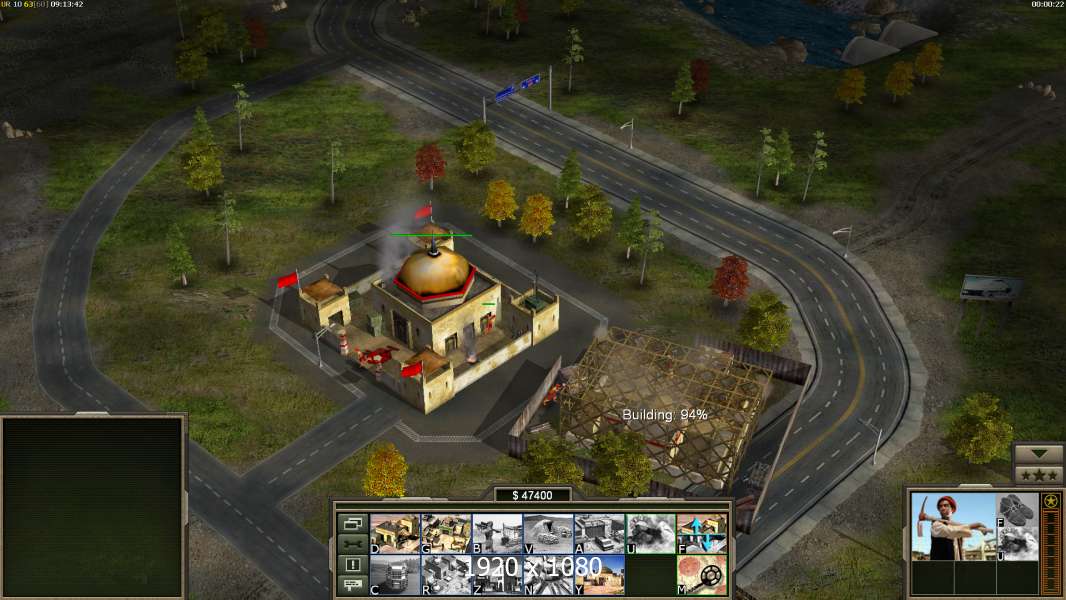
Task: Click the build icon marked N
Action: tap(548, 575)
